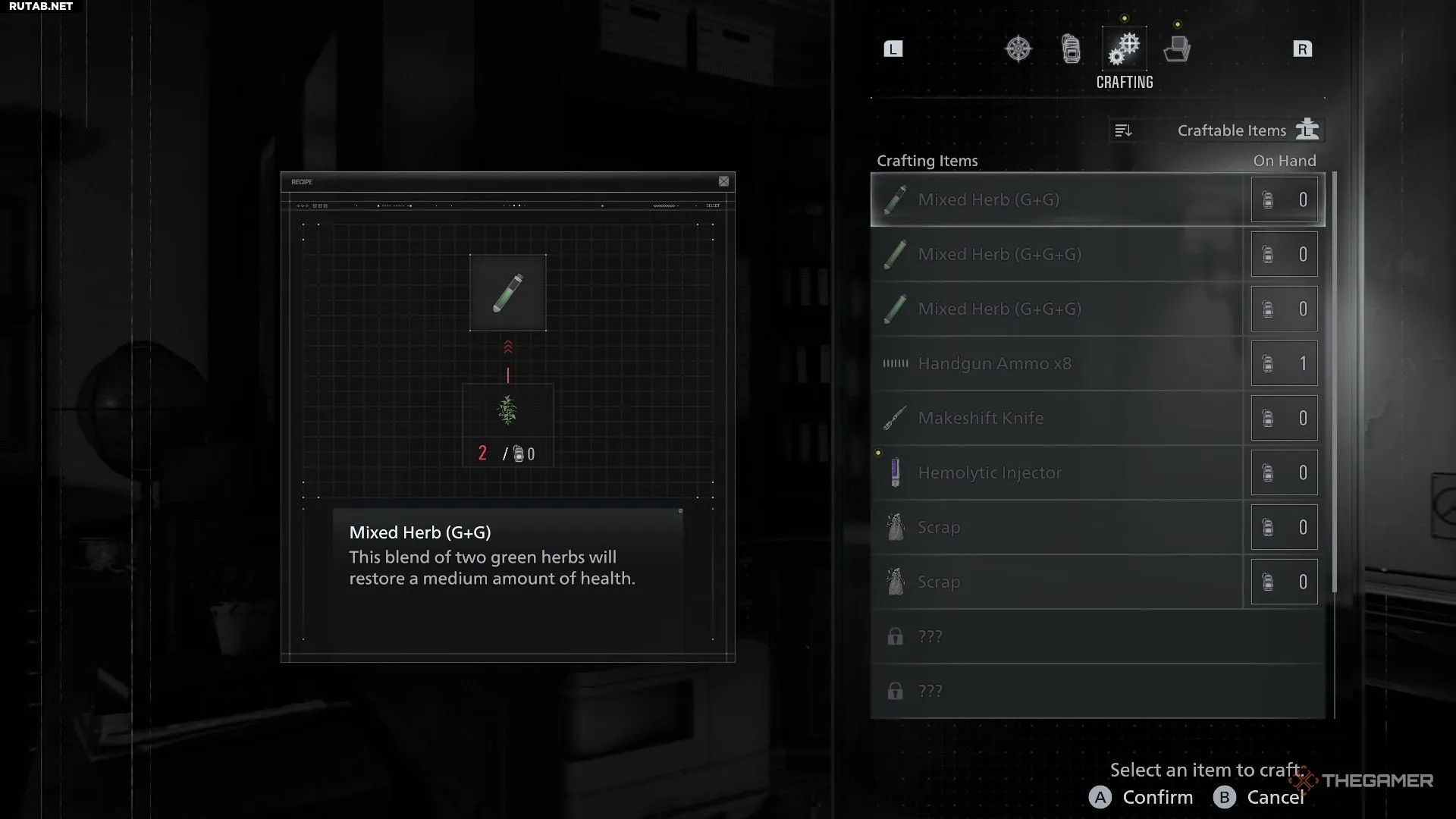This screenshot has height=819, width=1456.
Task: Open the circular emblem tab
Action: pos(1018,49)
